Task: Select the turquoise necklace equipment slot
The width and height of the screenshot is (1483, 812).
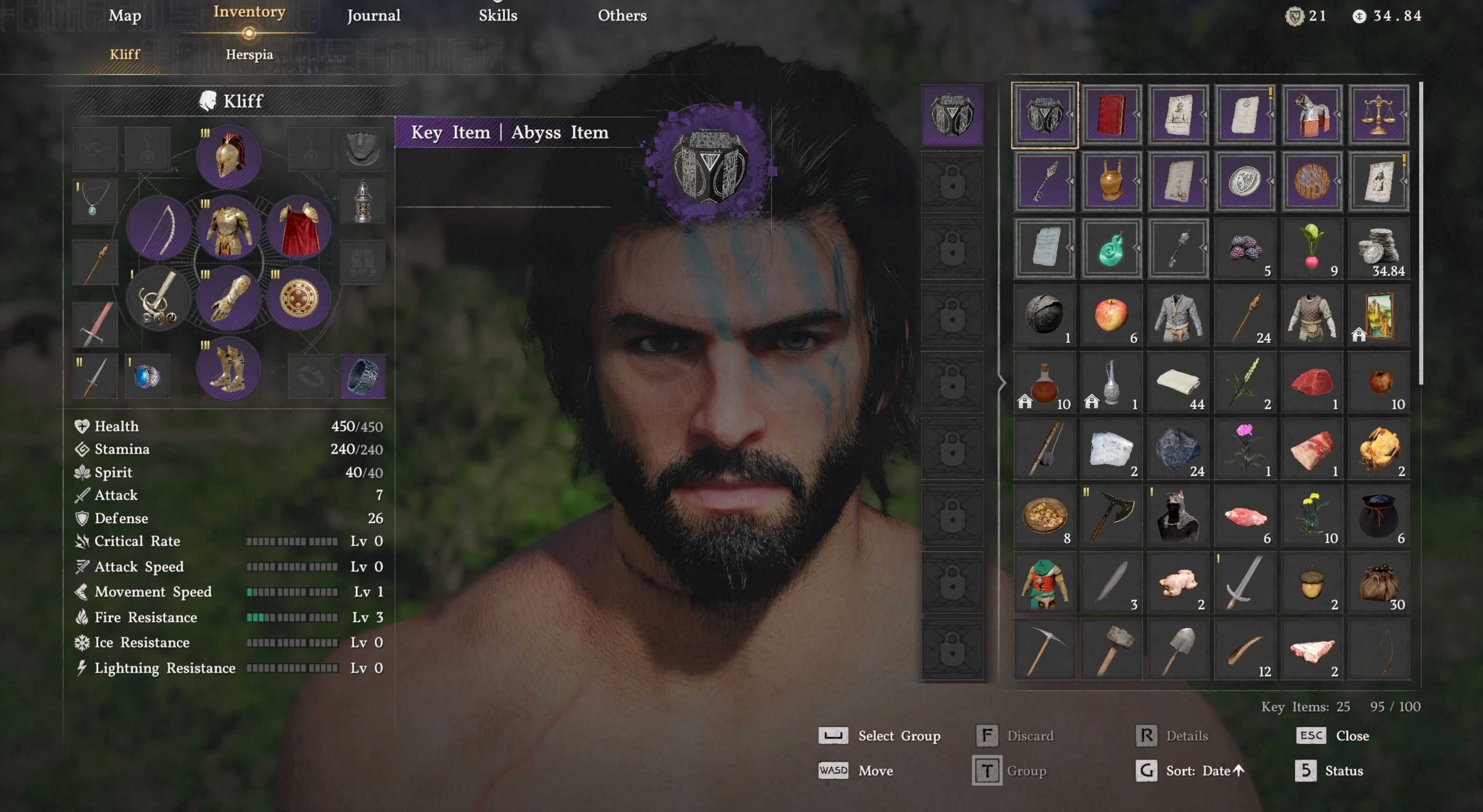Action: 94,200
